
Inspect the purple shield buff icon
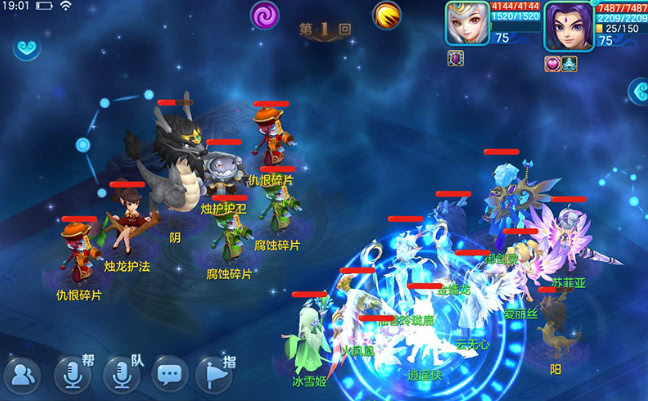pos(454,59)
